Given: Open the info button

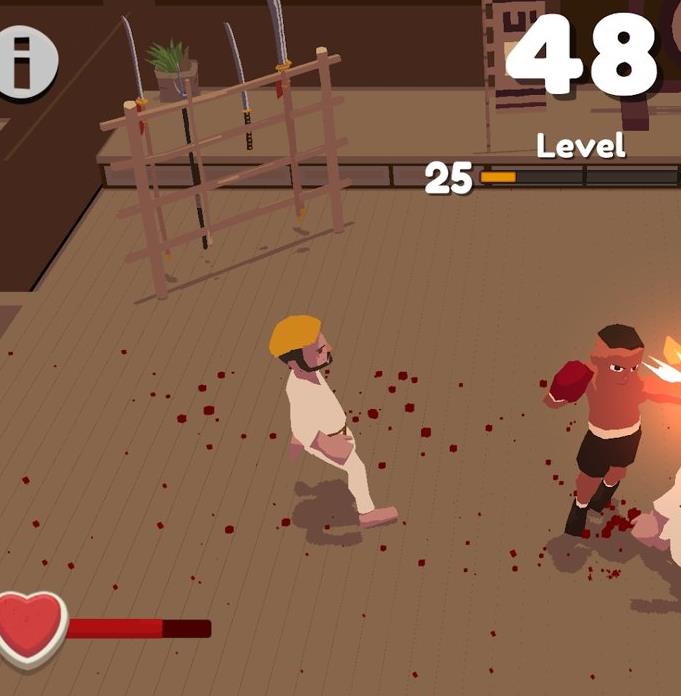Looking at the screenshot, I should point(24,62).
